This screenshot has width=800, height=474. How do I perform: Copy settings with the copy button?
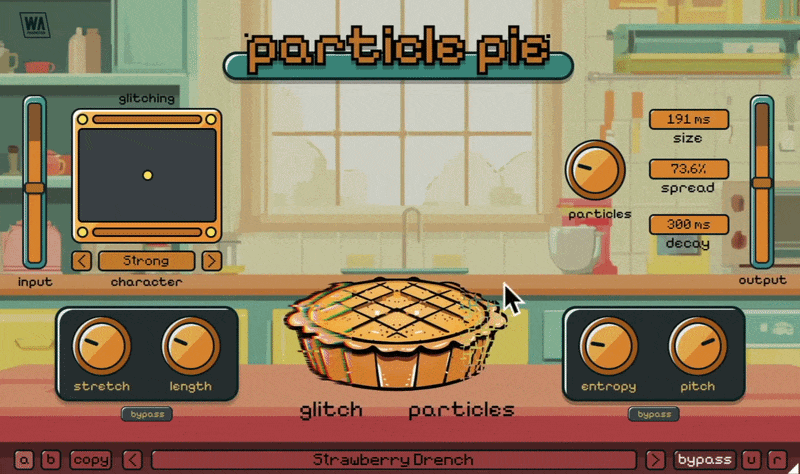tap(90, 460)
